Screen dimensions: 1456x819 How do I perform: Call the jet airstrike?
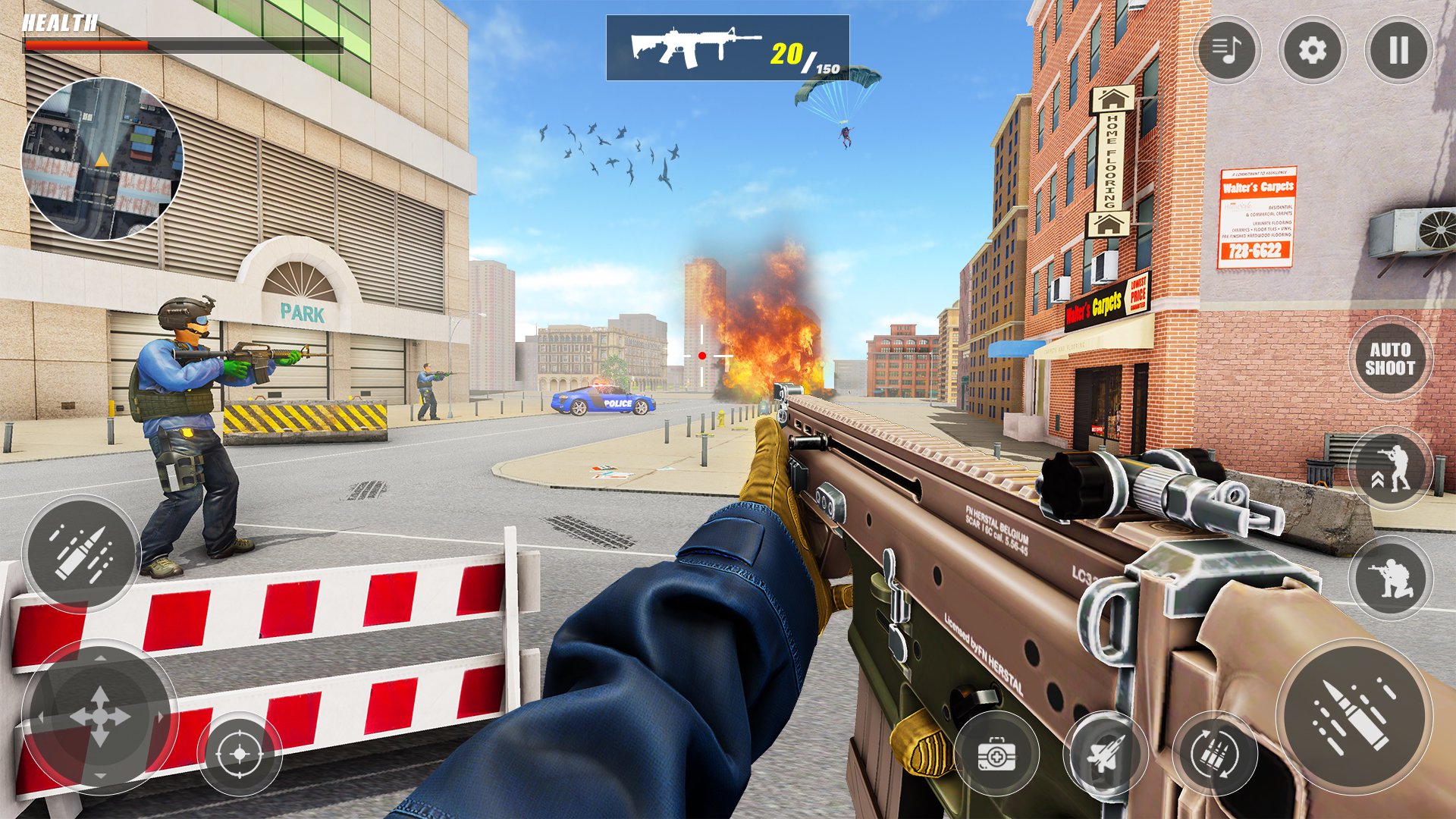click(1106, 754)
